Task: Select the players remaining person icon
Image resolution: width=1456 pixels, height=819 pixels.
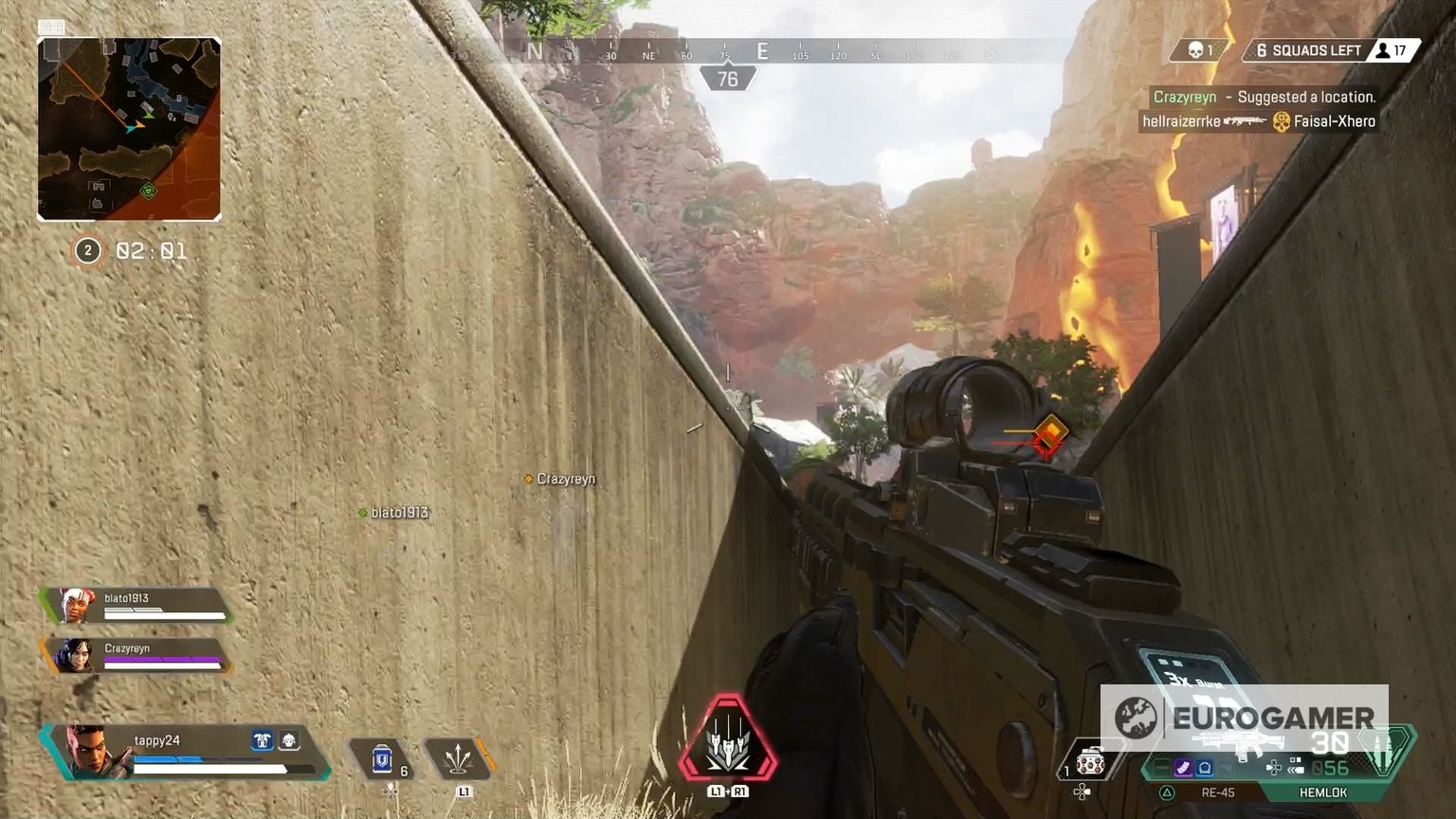Action: tap(1383, 51)
